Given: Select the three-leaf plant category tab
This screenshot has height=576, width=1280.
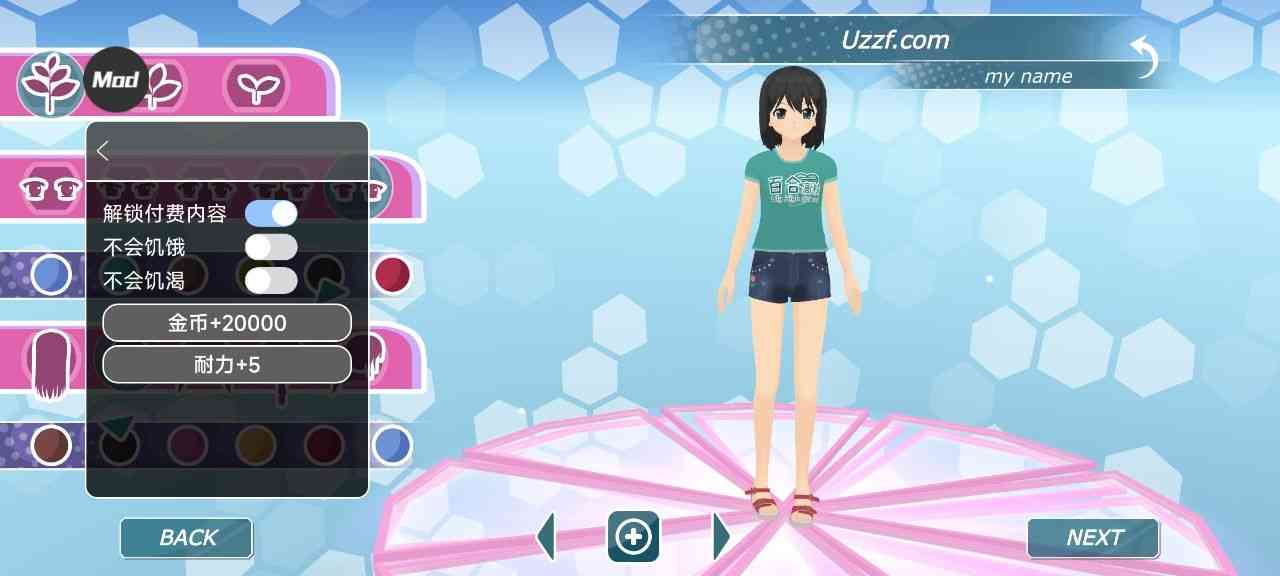Looking at the screenshot, I should tap(50, 83).
